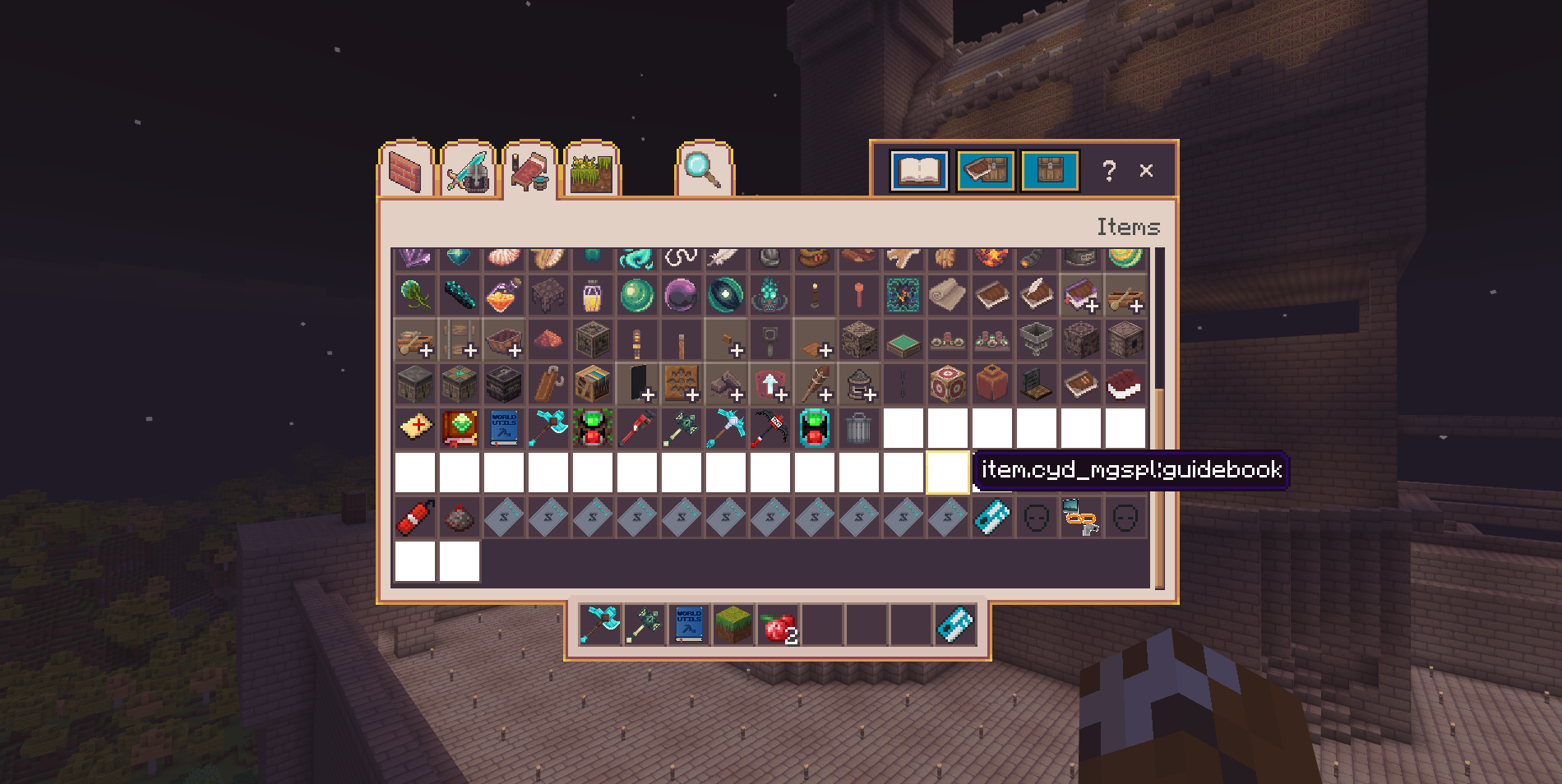1562x784 pixels.
Task: Take the red pipe wrench item
Action: point(637,428)
